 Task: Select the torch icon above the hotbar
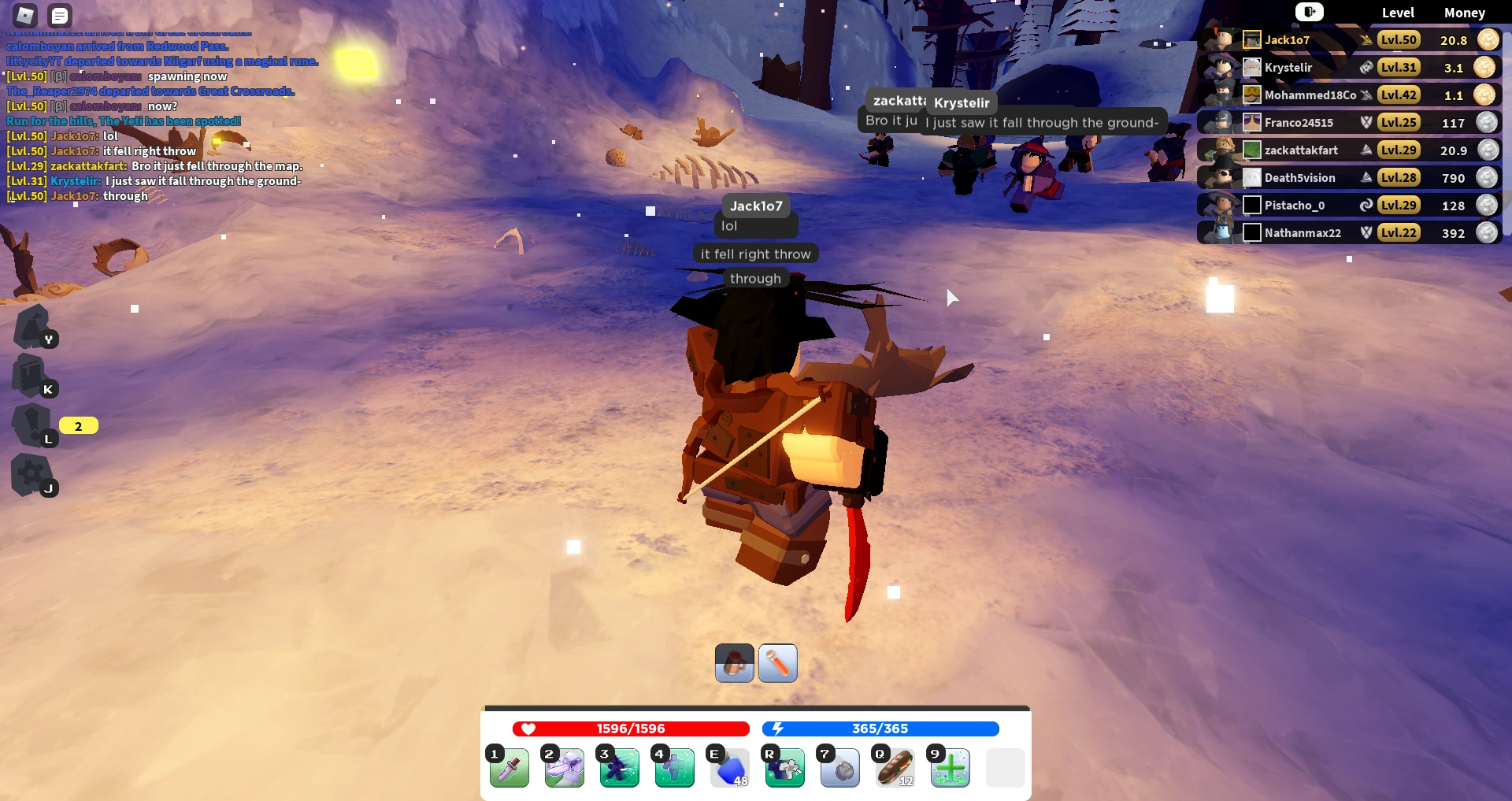tap(777, 662)
